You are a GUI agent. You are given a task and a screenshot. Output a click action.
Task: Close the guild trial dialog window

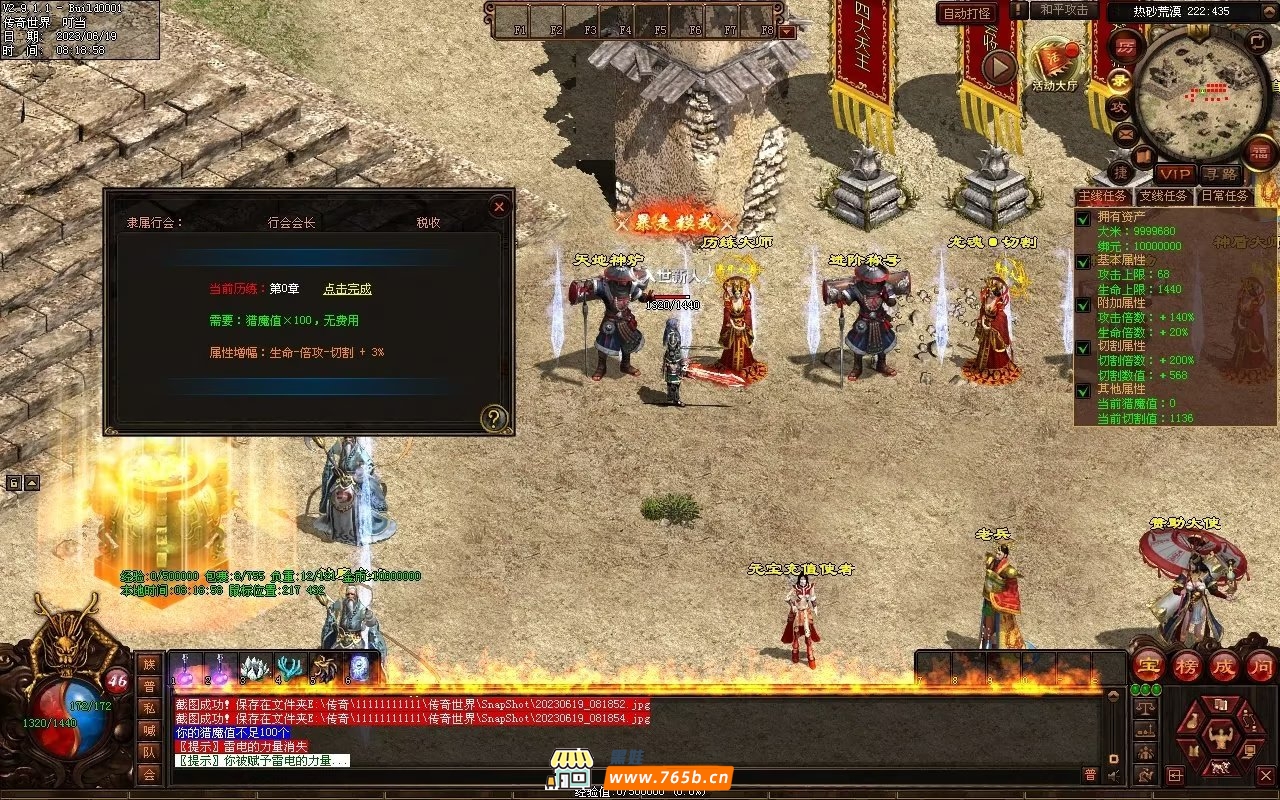click(x=499, y=207)
